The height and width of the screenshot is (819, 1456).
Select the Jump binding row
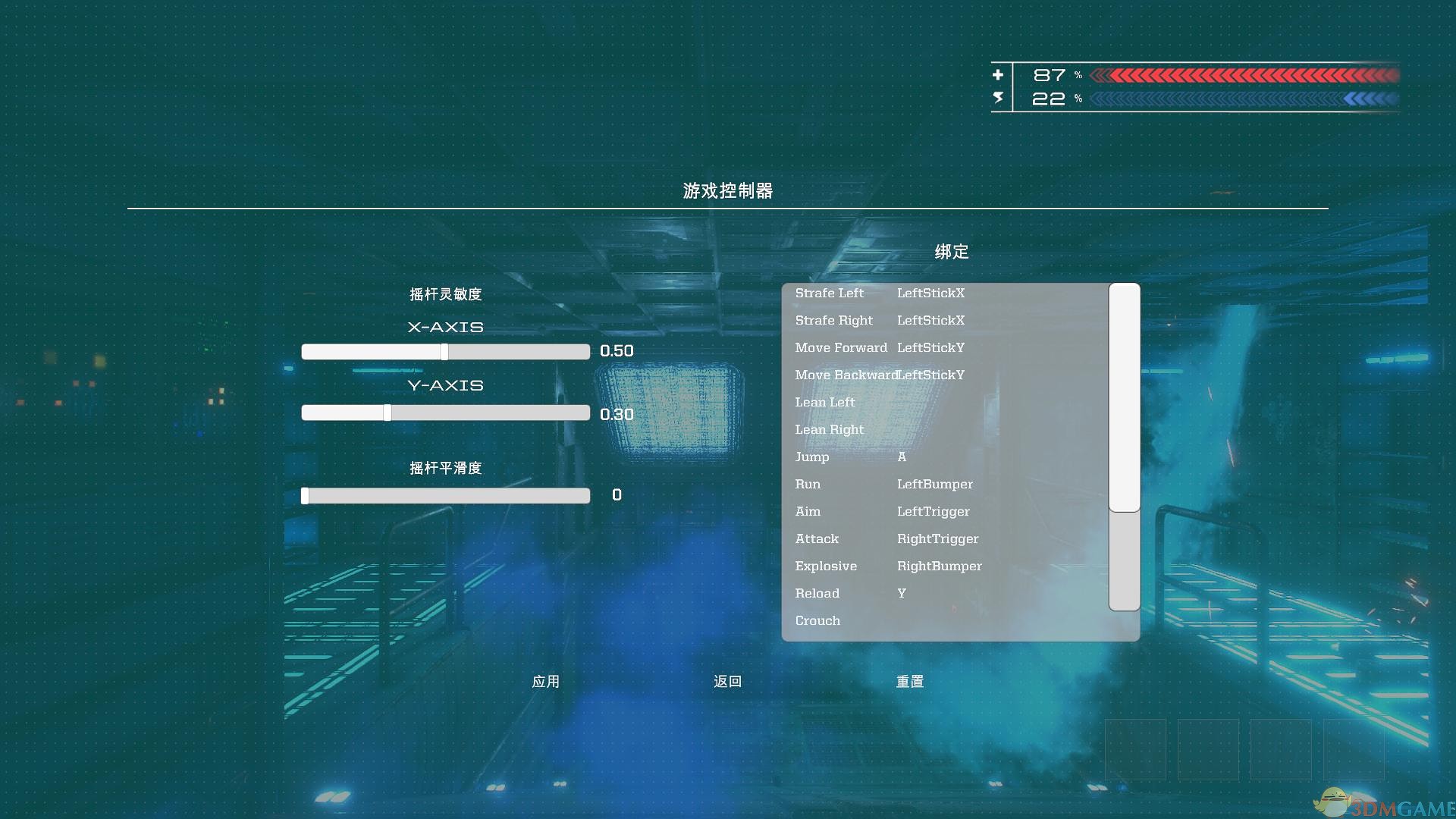click(x=811, y=457)
